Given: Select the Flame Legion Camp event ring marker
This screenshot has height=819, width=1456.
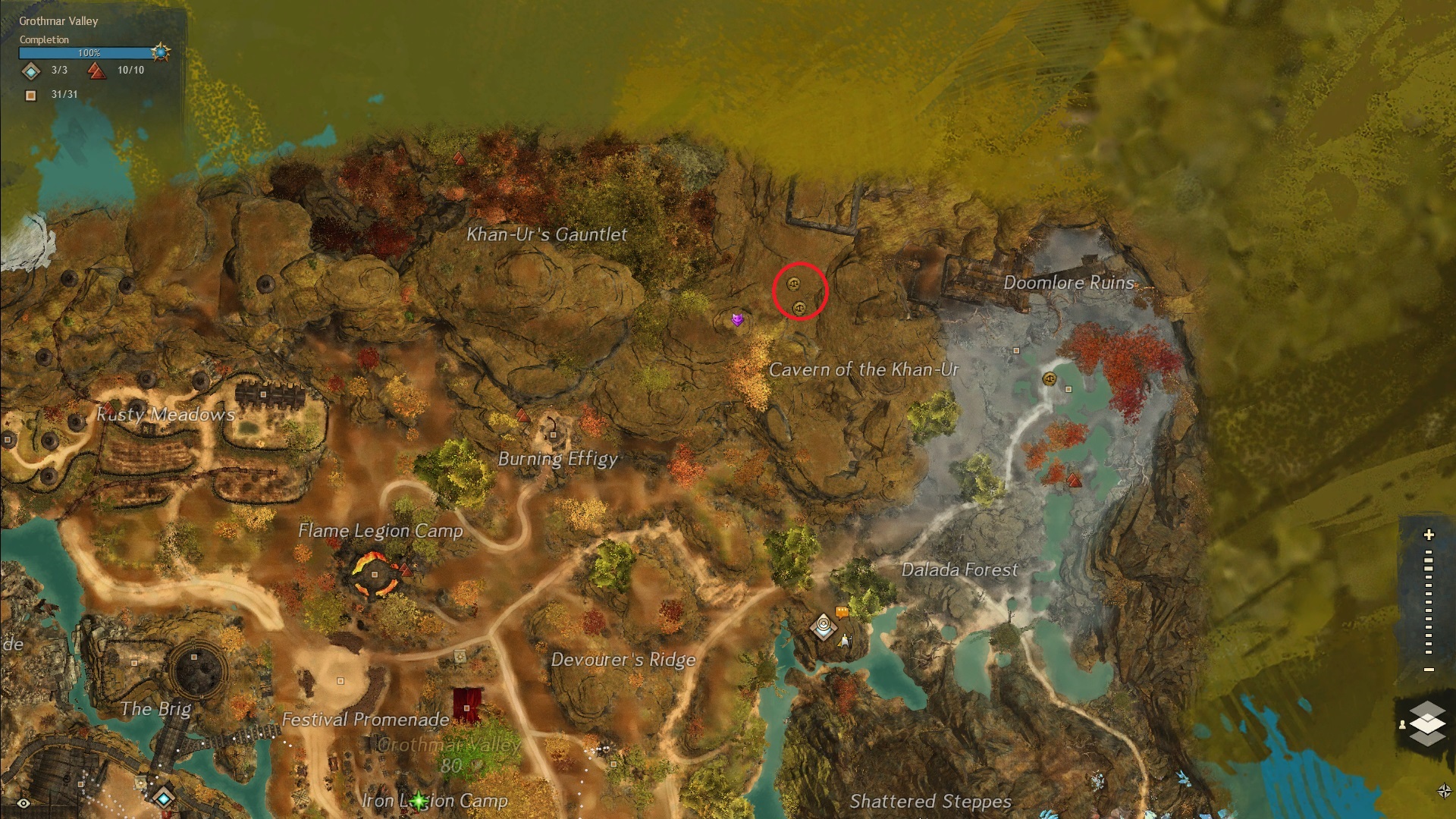Looking at the screenshot, I should point(375,574).
